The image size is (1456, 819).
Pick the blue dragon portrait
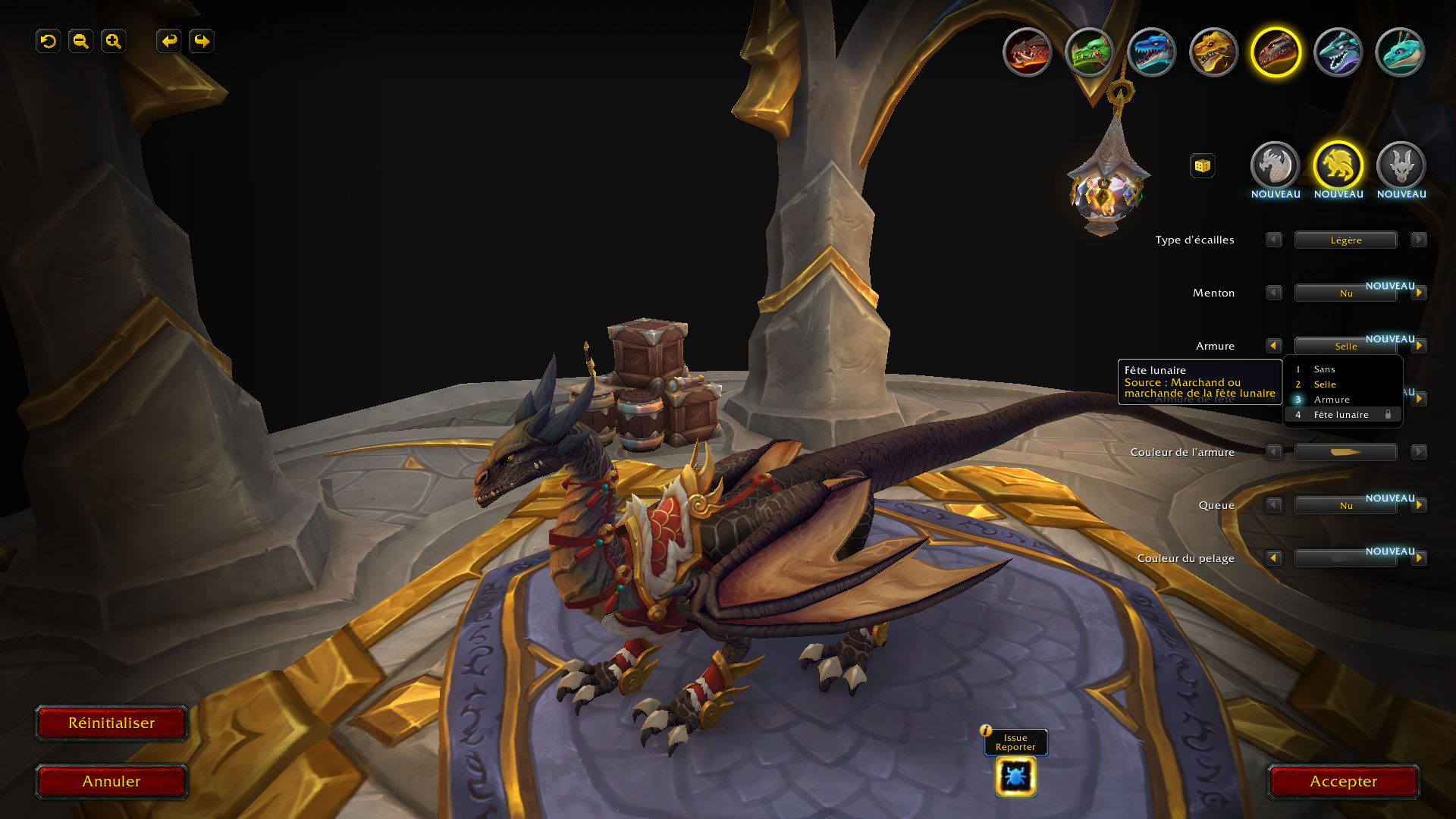pyautogui.click(x=1152, y=52)
